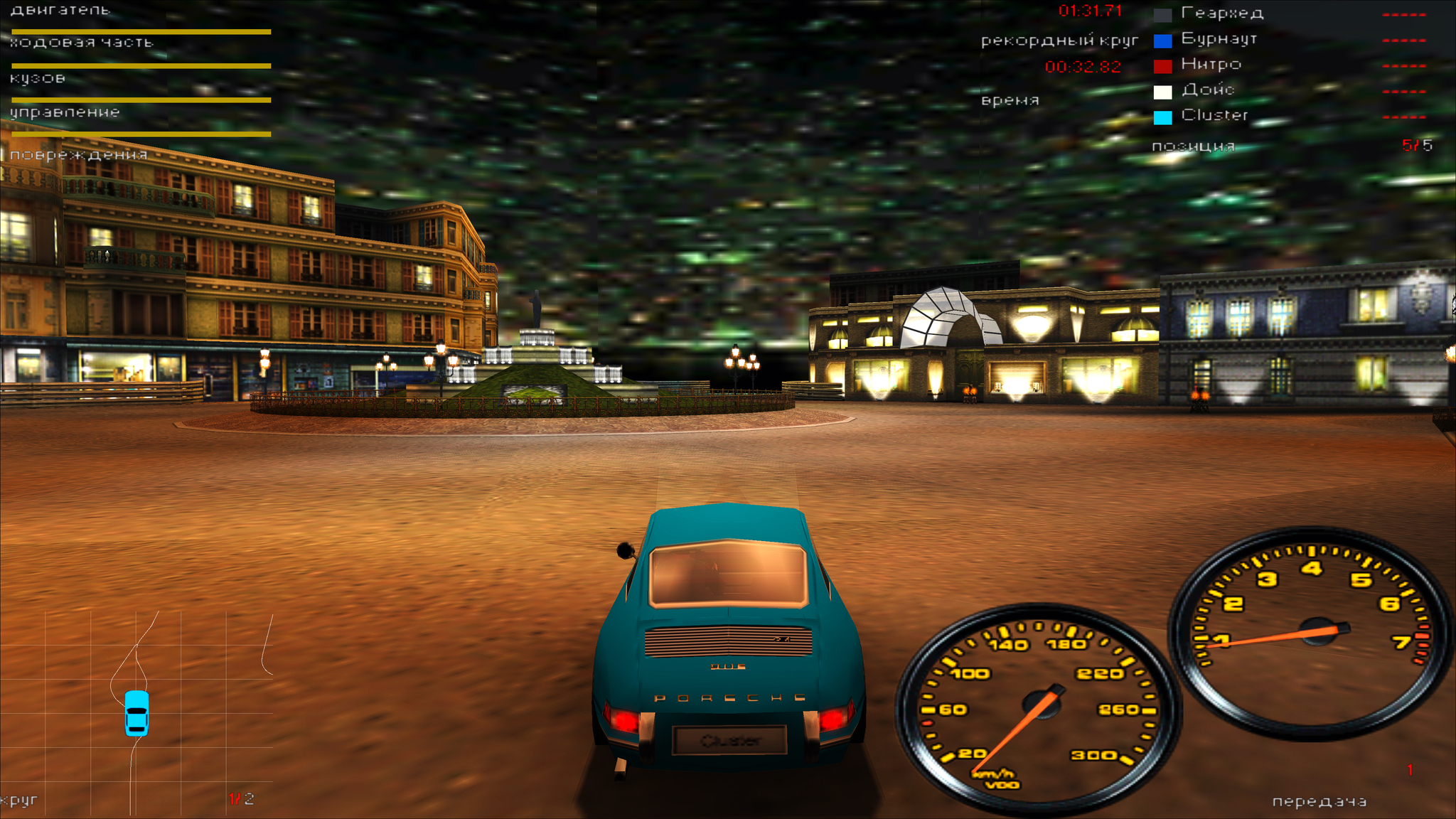Click the Cluster row in the standings
This screenshot has height=819, width=1456.
pos(1214,115)
